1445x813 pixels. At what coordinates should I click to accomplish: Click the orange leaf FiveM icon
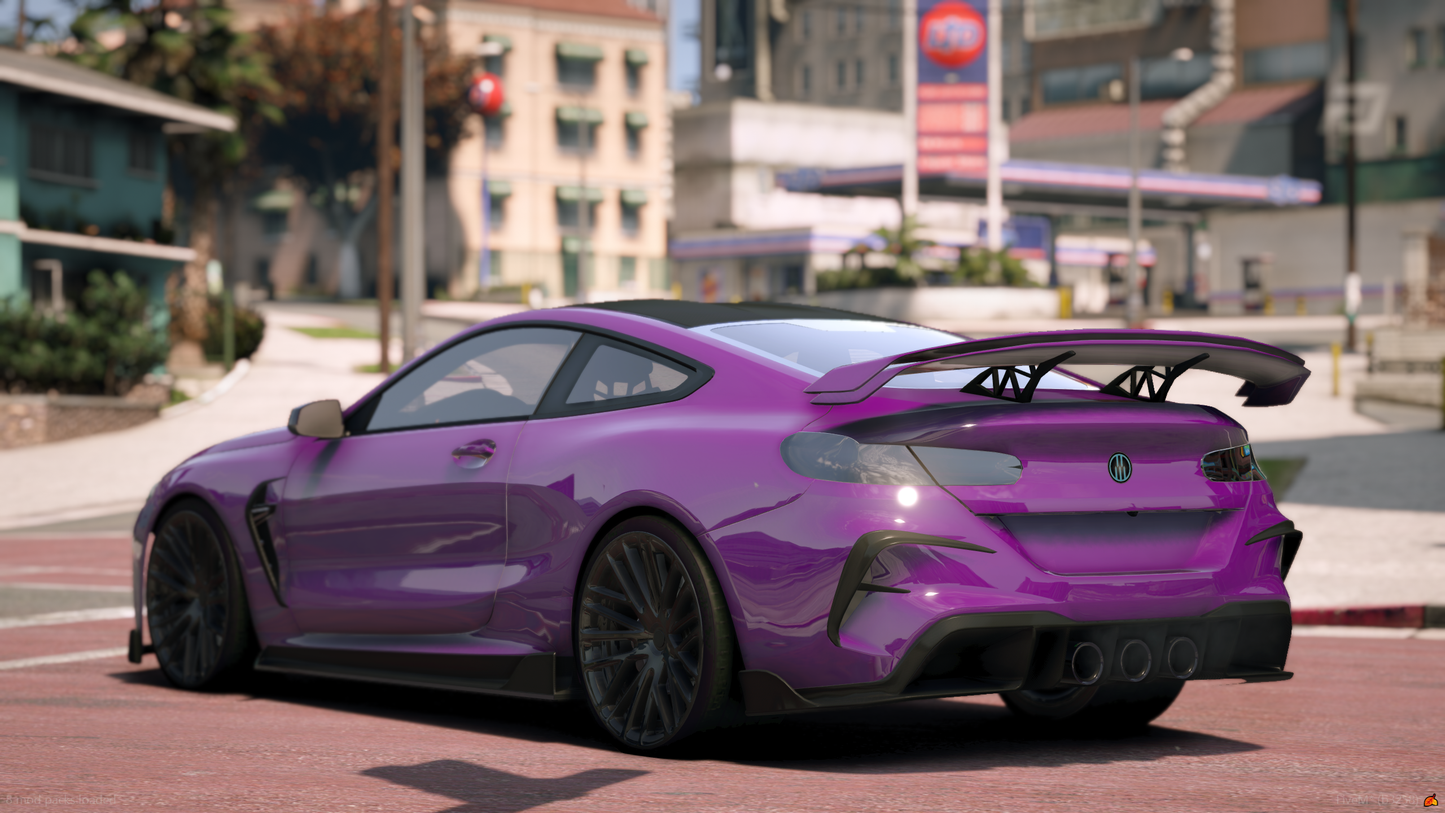(1431, 800)
